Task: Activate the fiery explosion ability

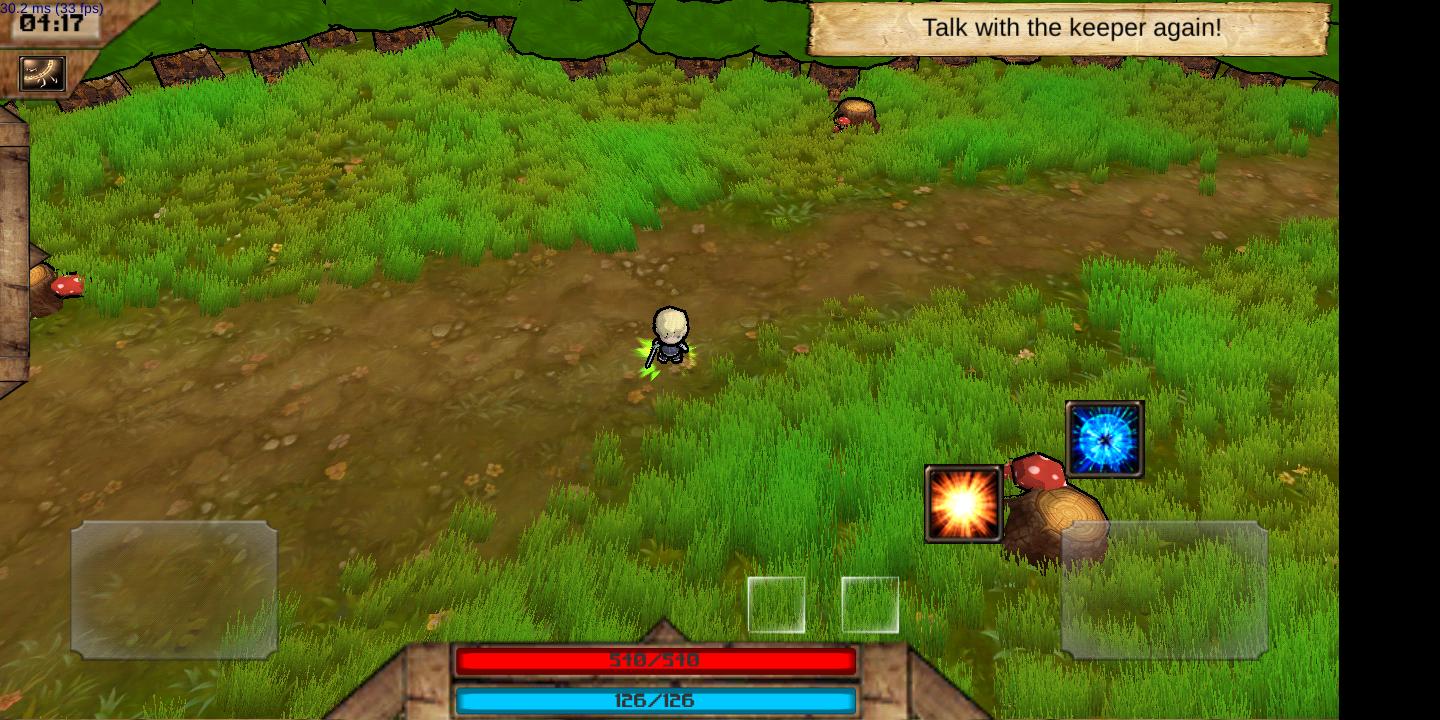Action: [x=963, y=504]
